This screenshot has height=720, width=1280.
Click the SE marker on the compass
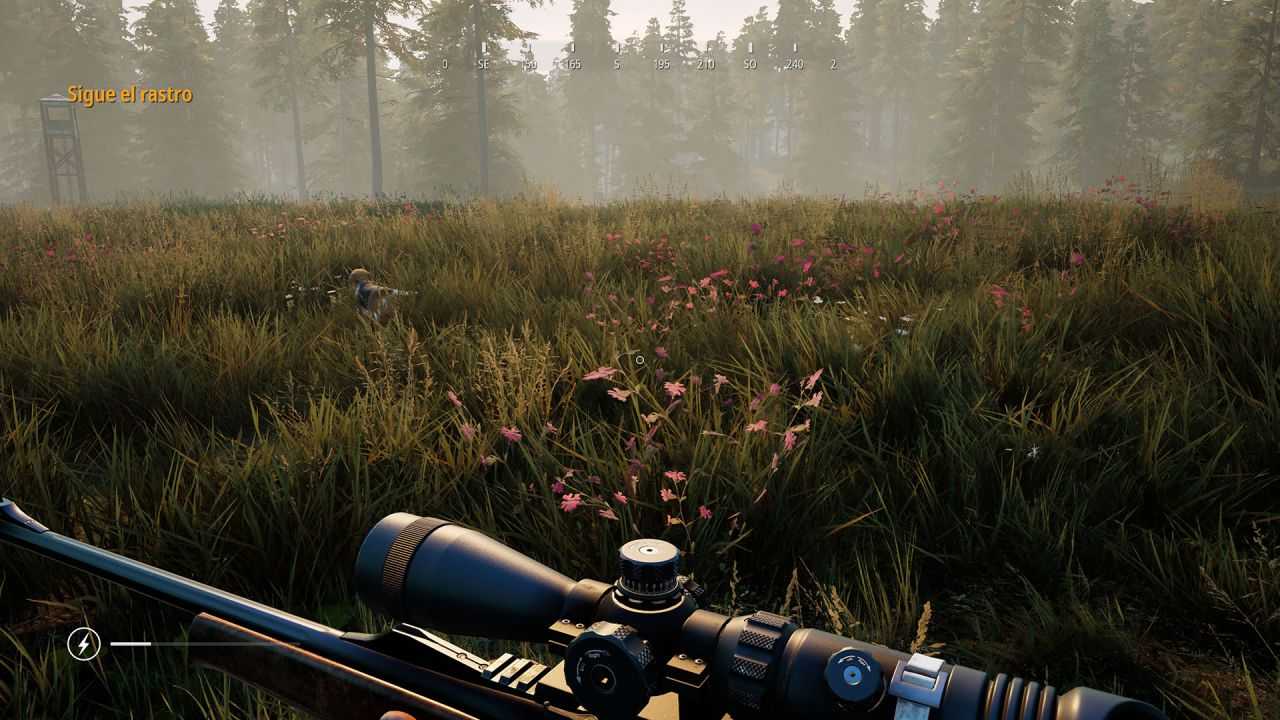point(484,62)
